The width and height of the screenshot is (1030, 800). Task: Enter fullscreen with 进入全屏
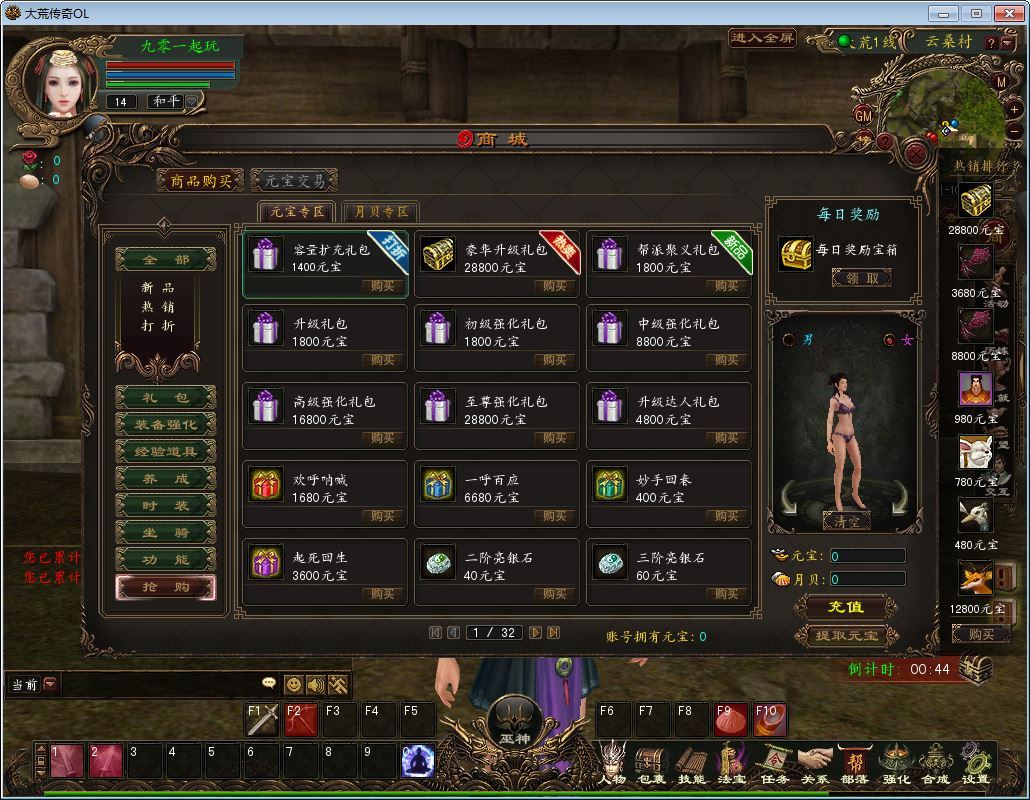(x=762, y=38)
